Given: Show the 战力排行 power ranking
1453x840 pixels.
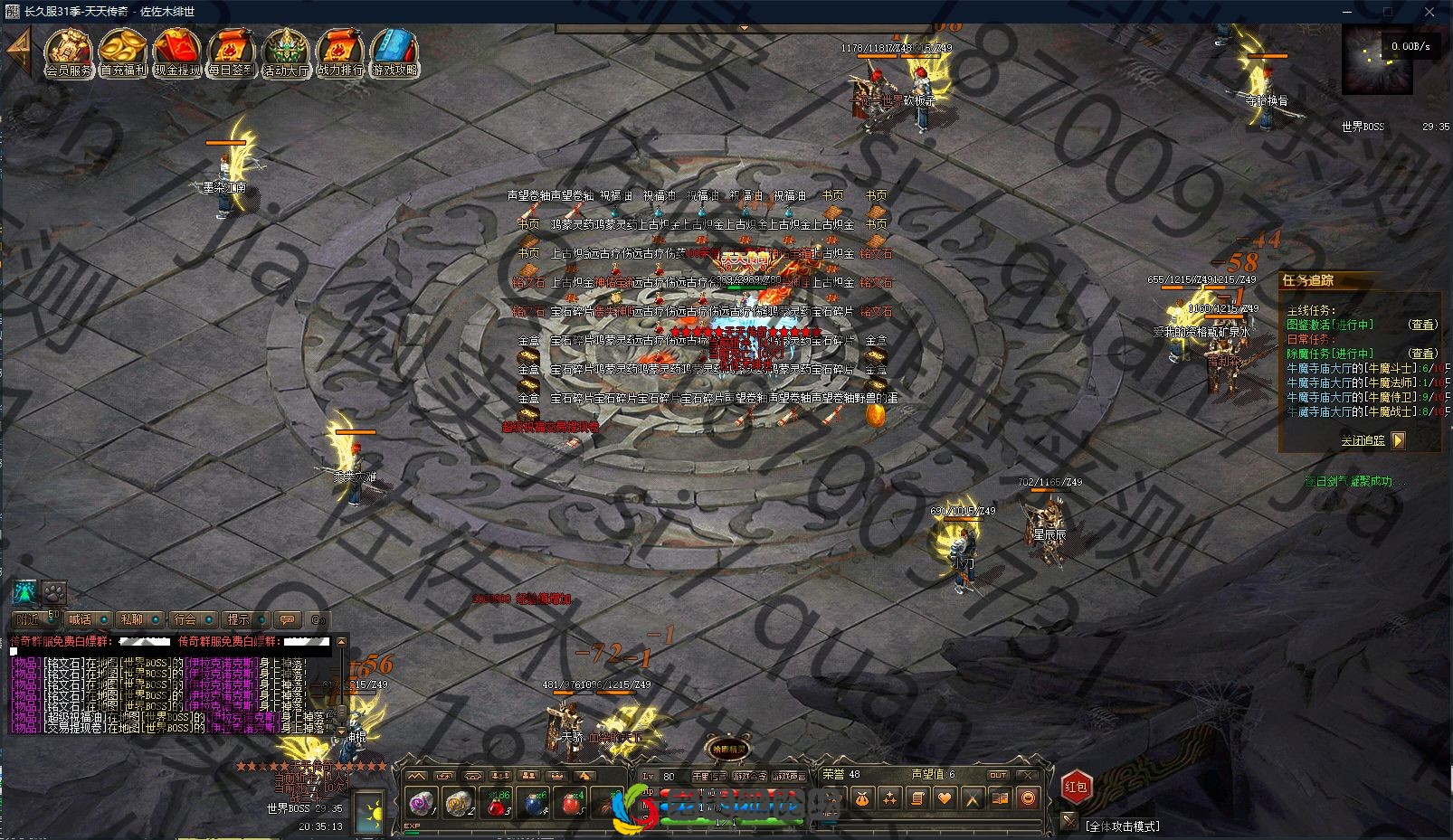Looking at the screenshot, I should [x=340, y=52].
